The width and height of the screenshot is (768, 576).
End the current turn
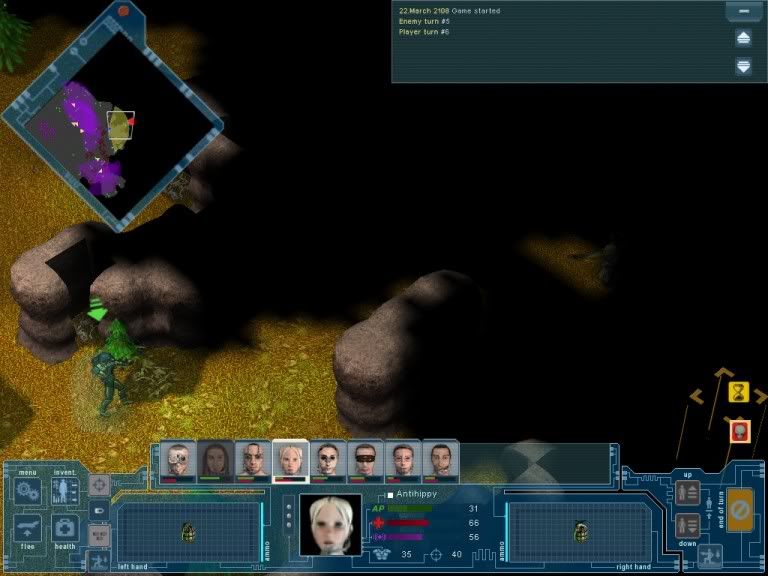740,511
